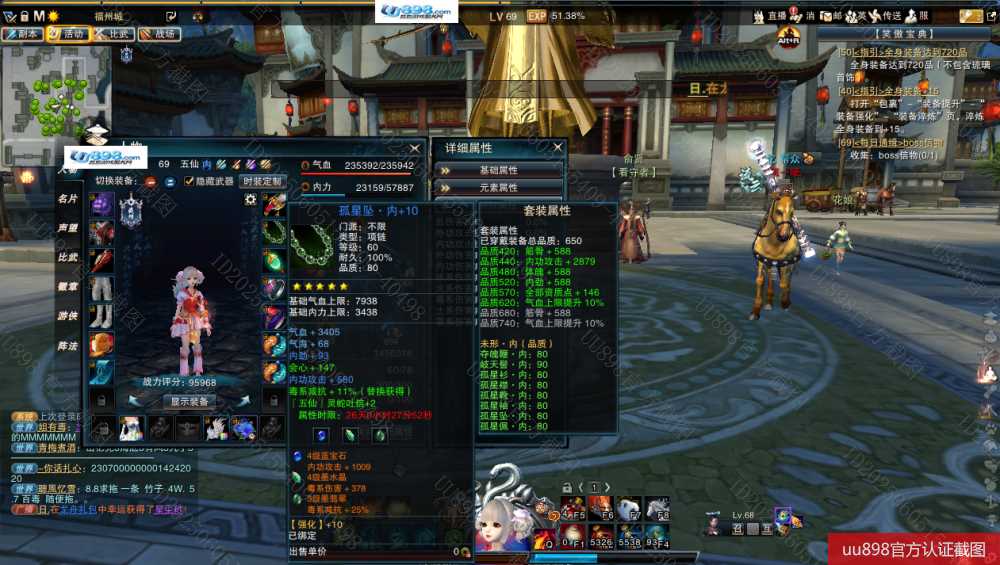Image resolution: width=1000 pixels, height=565 pixels.
Task: Switch to the 名片 name card tab
Action: (x=67, y=199)
